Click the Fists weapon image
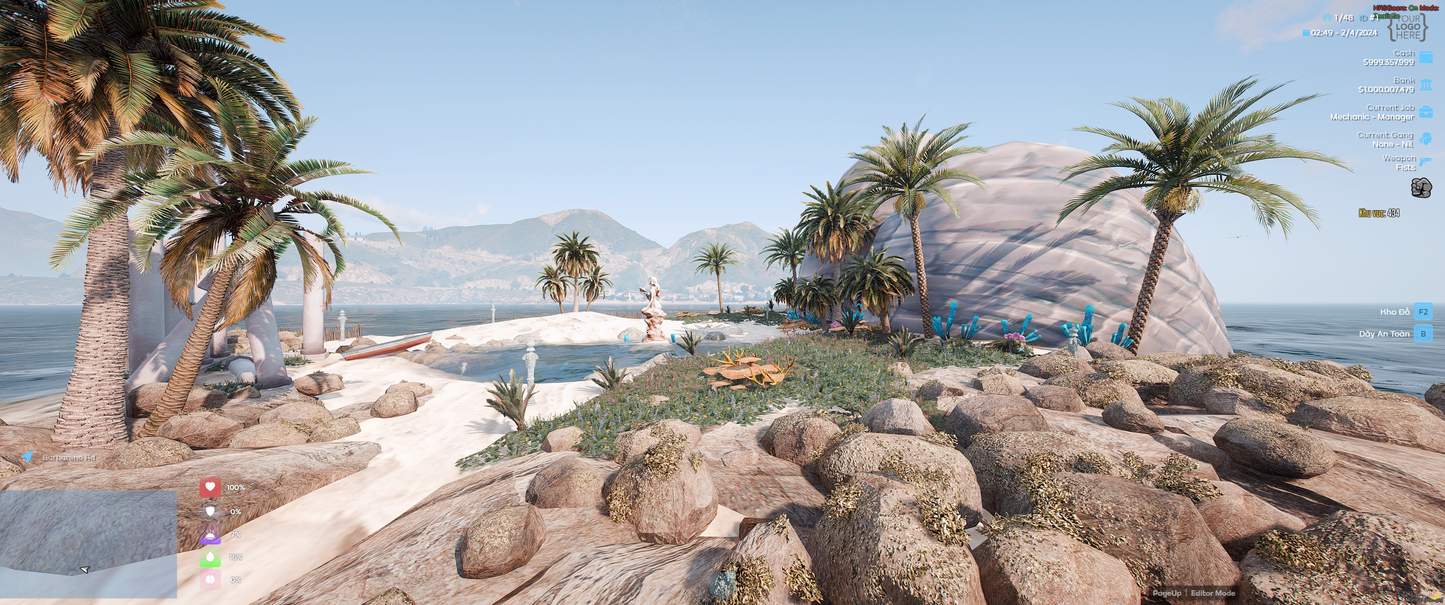1445x605 pixels. (1421, 188)
